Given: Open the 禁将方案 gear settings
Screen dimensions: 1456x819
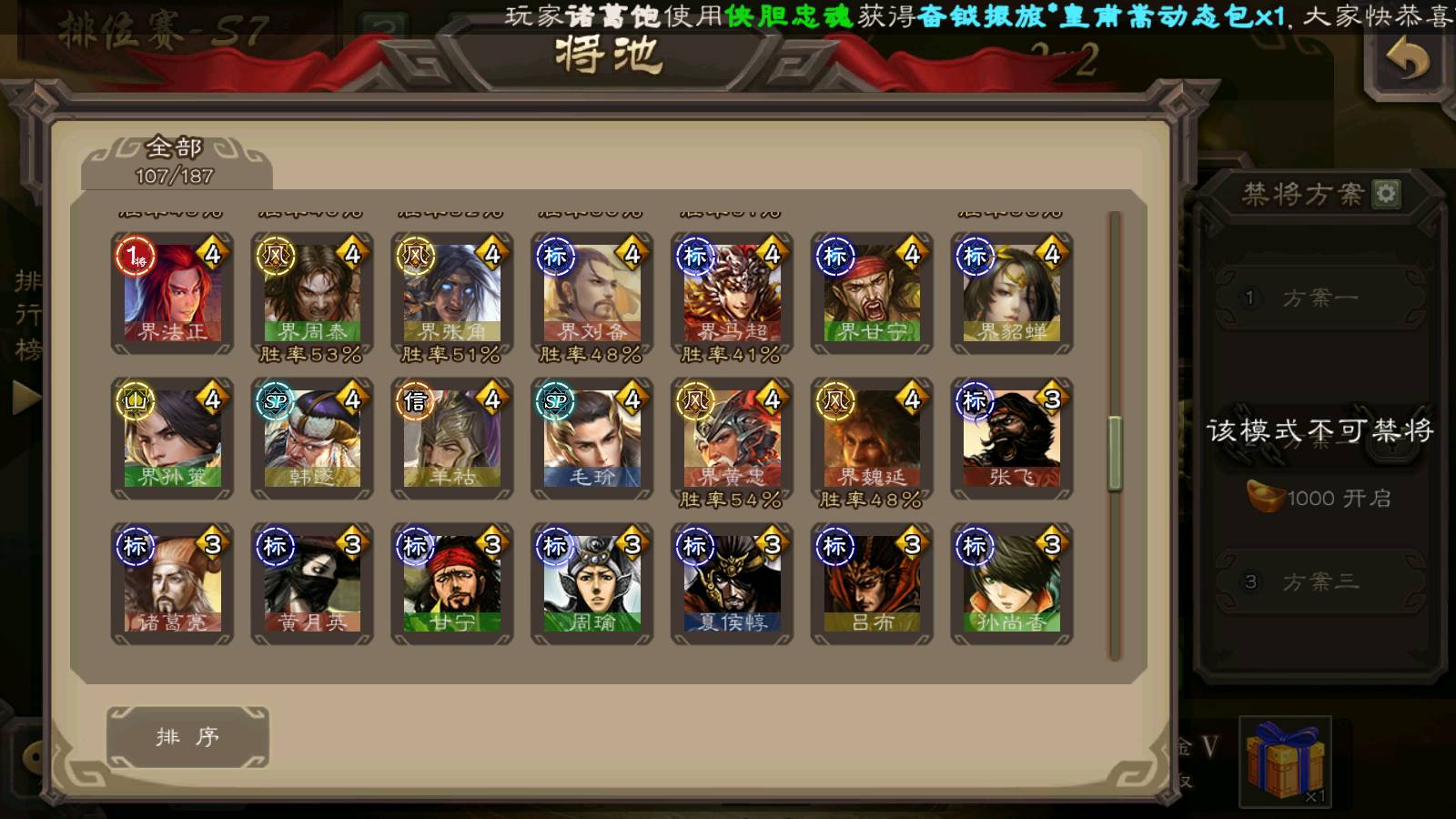Looking at the screenshot, I should point(1386,193).
